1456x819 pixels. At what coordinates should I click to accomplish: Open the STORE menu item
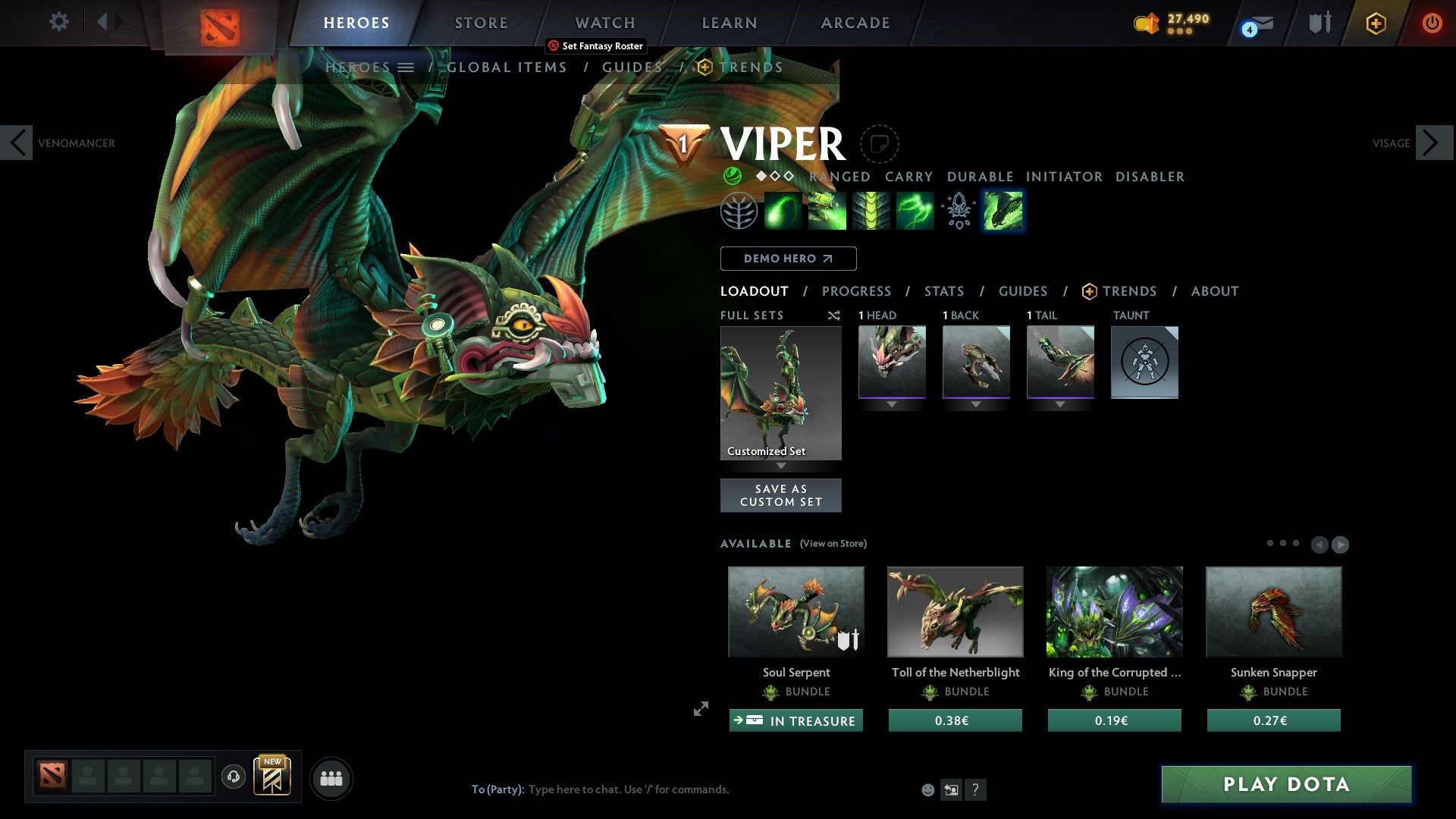click(x=481, y=22)
